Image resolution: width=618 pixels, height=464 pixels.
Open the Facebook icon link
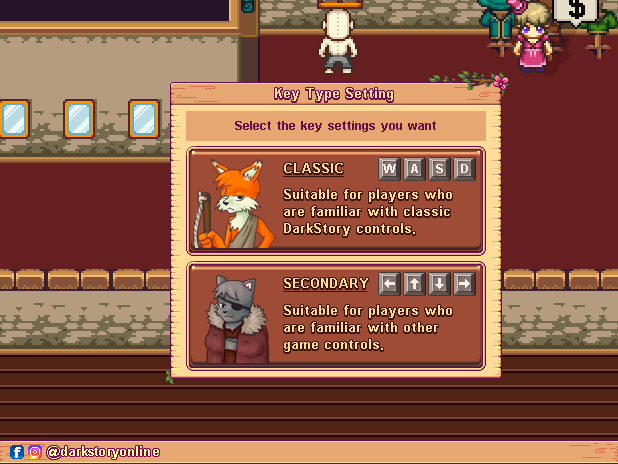[x=17, y=452]
